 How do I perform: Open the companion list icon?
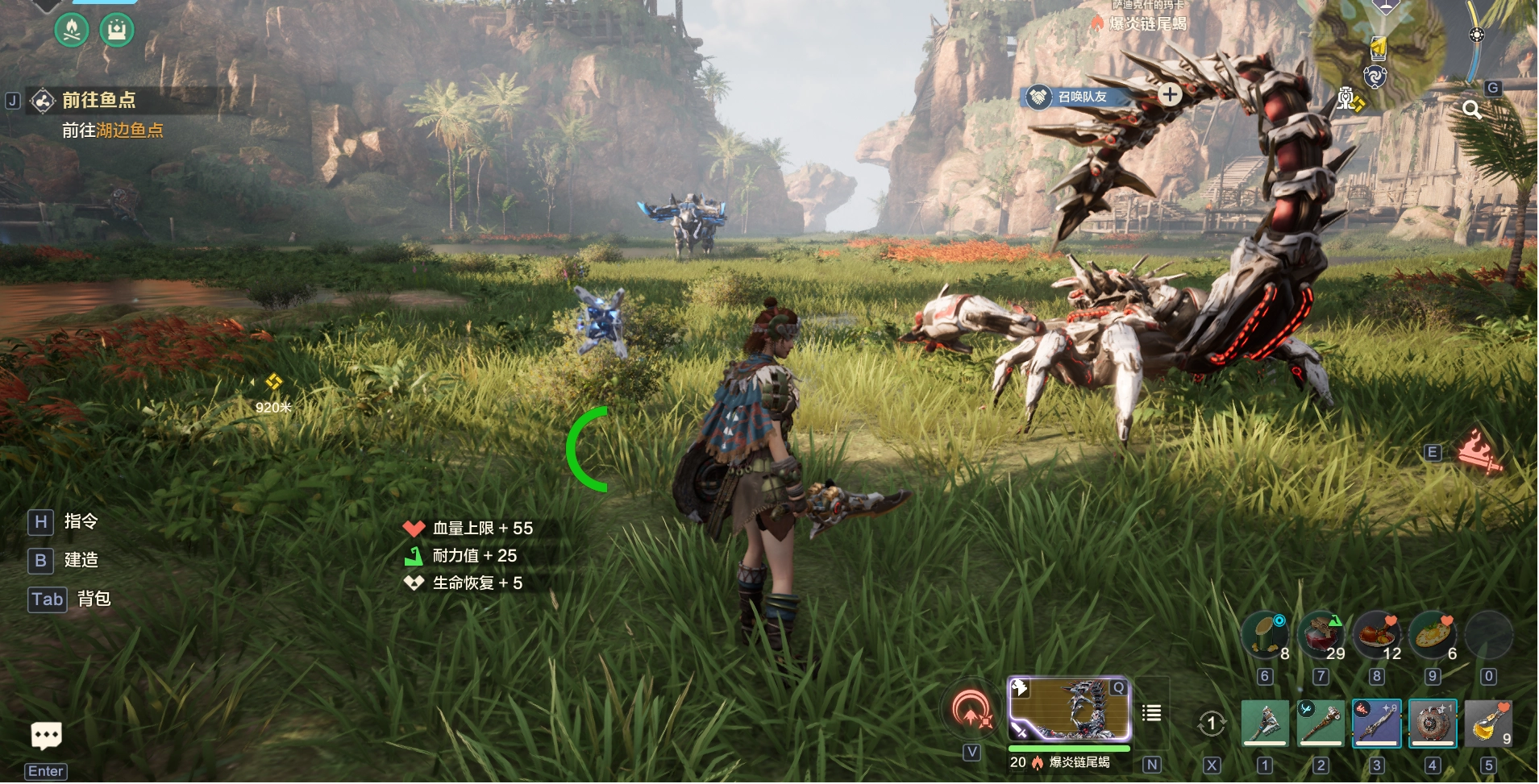click(x=1151, y=713)
